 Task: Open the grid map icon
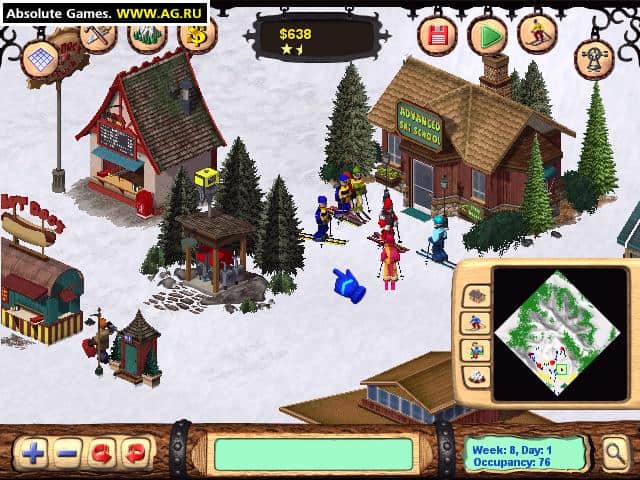(40, 59)
